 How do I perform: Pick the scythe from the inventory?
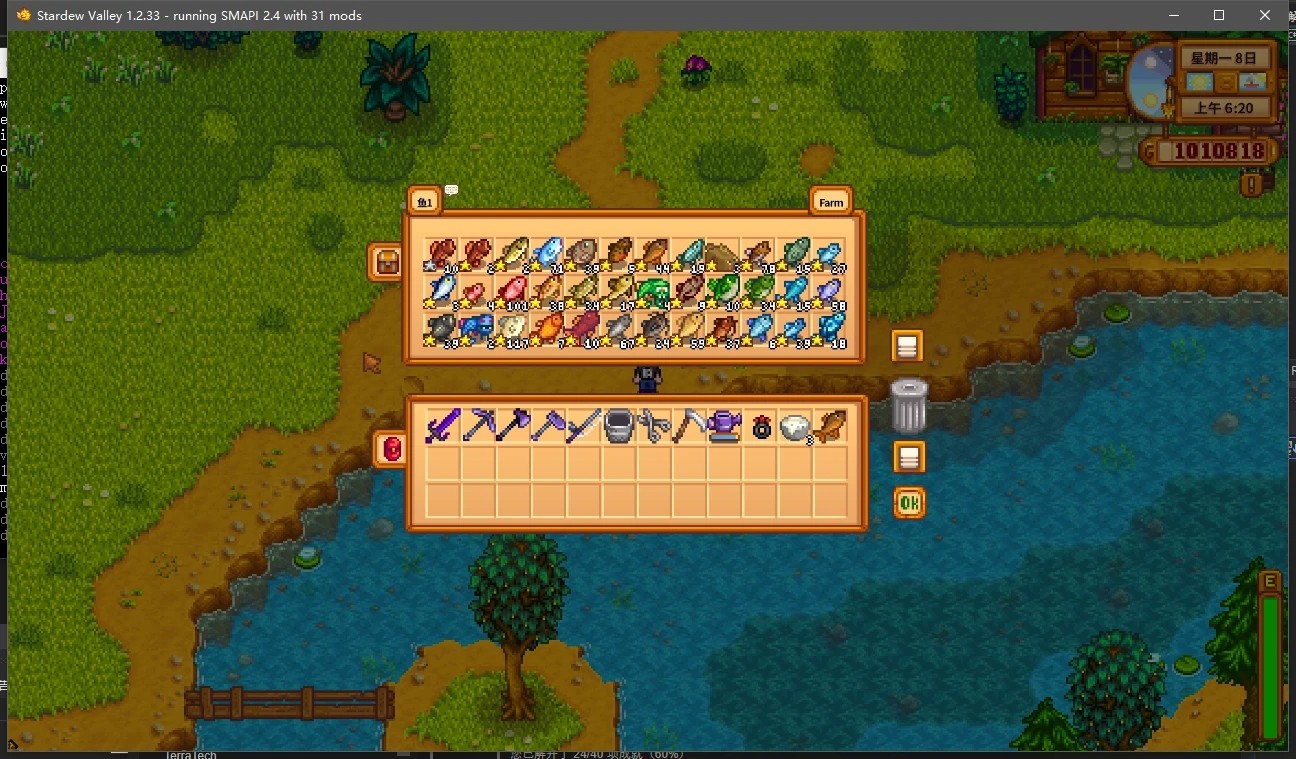688,426
